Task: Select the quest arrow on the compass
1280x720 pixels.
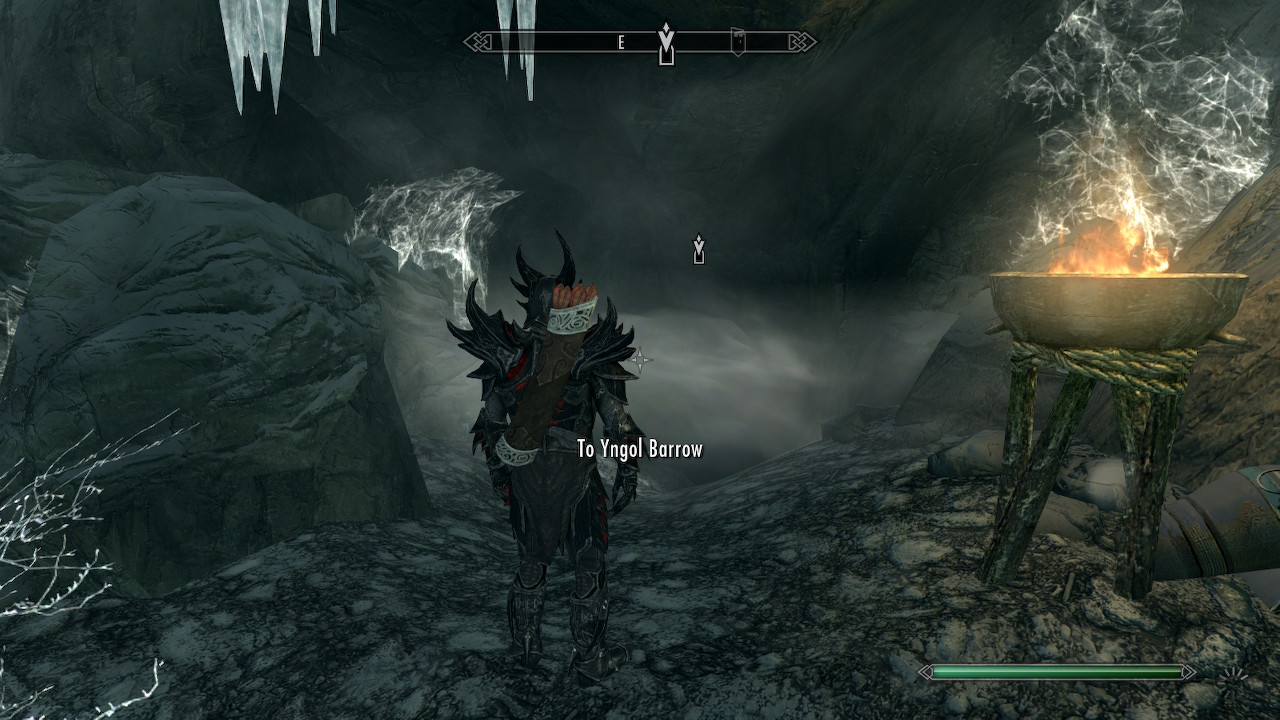Action: pyautogui.click(x=666, y=44)
